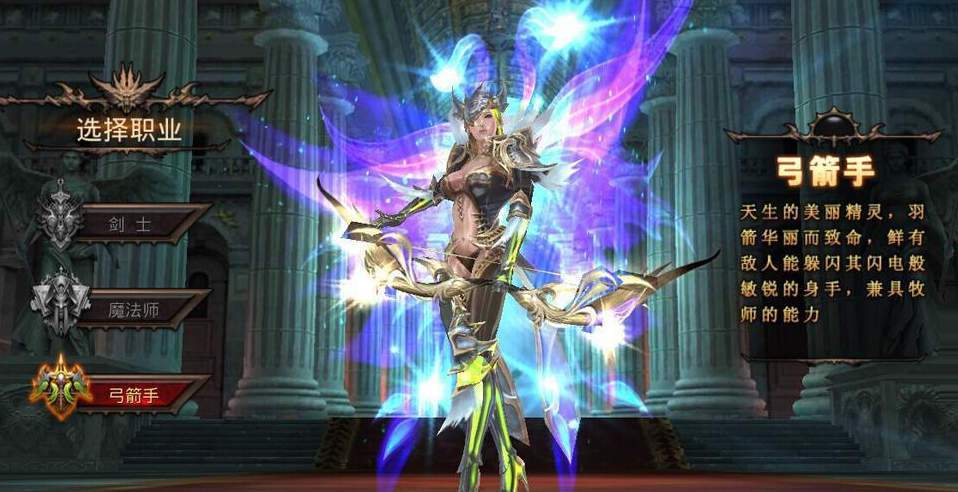This screenshot has height=492, width=958.
Task: Pick the 弓箭手 archer class button
Action: pyautogui.click(x=139, y=393)
